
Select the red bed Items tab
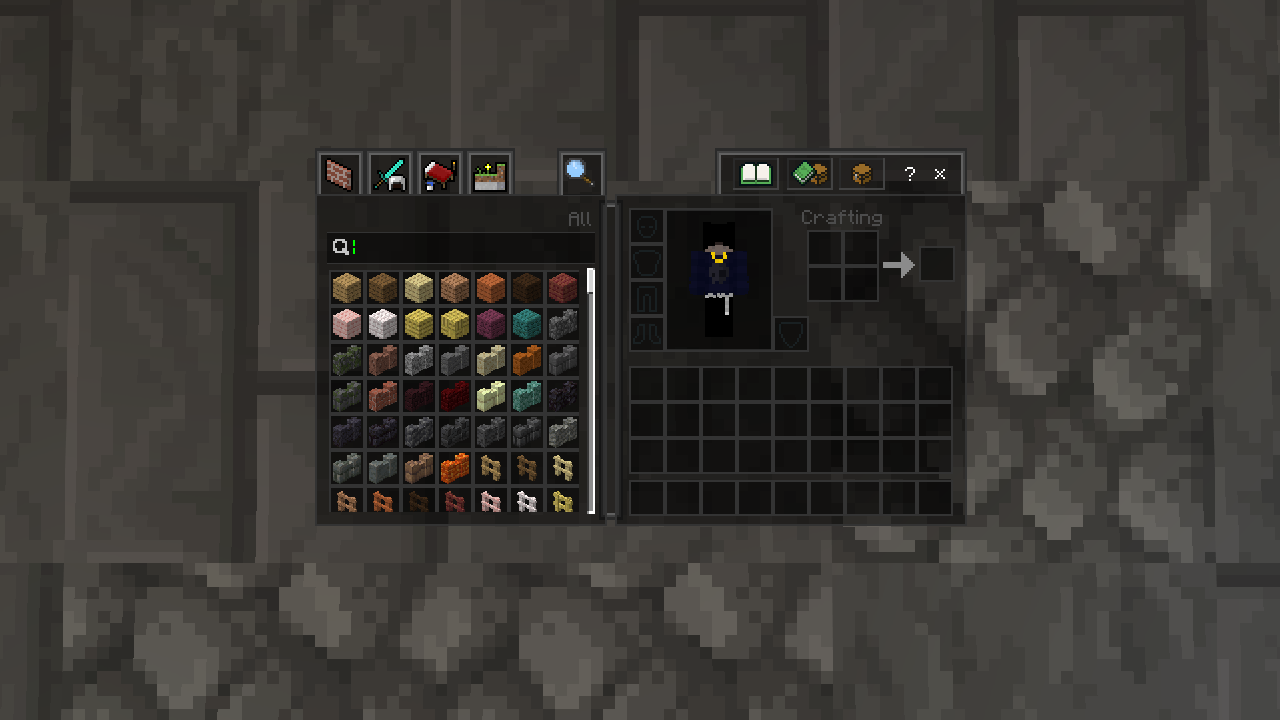pyautogui.click(x=440, y=175)
